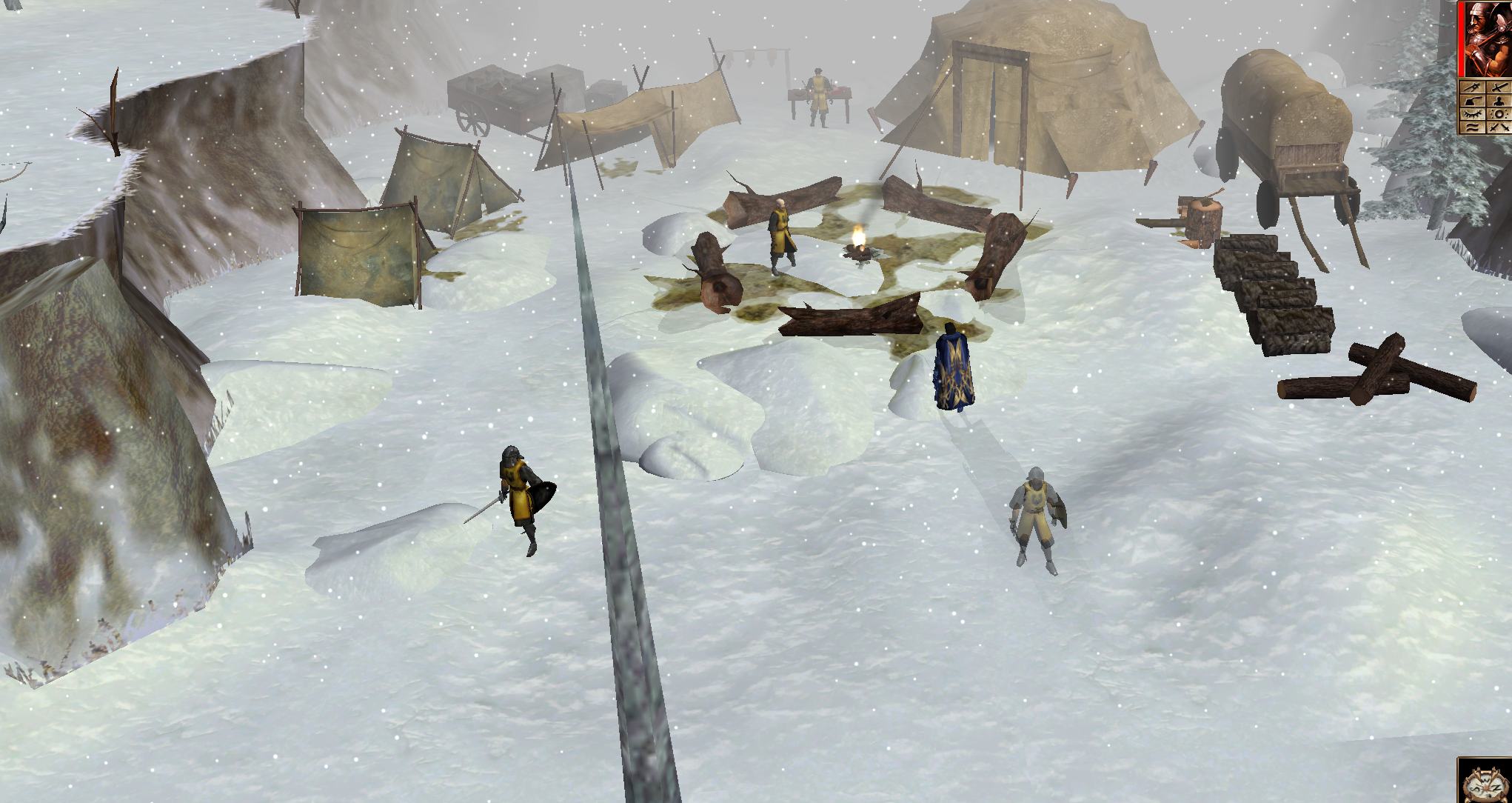This screenshot has width=1512, height=803.
Task: Activate the crossed swords icon button
Action: 1498,127
